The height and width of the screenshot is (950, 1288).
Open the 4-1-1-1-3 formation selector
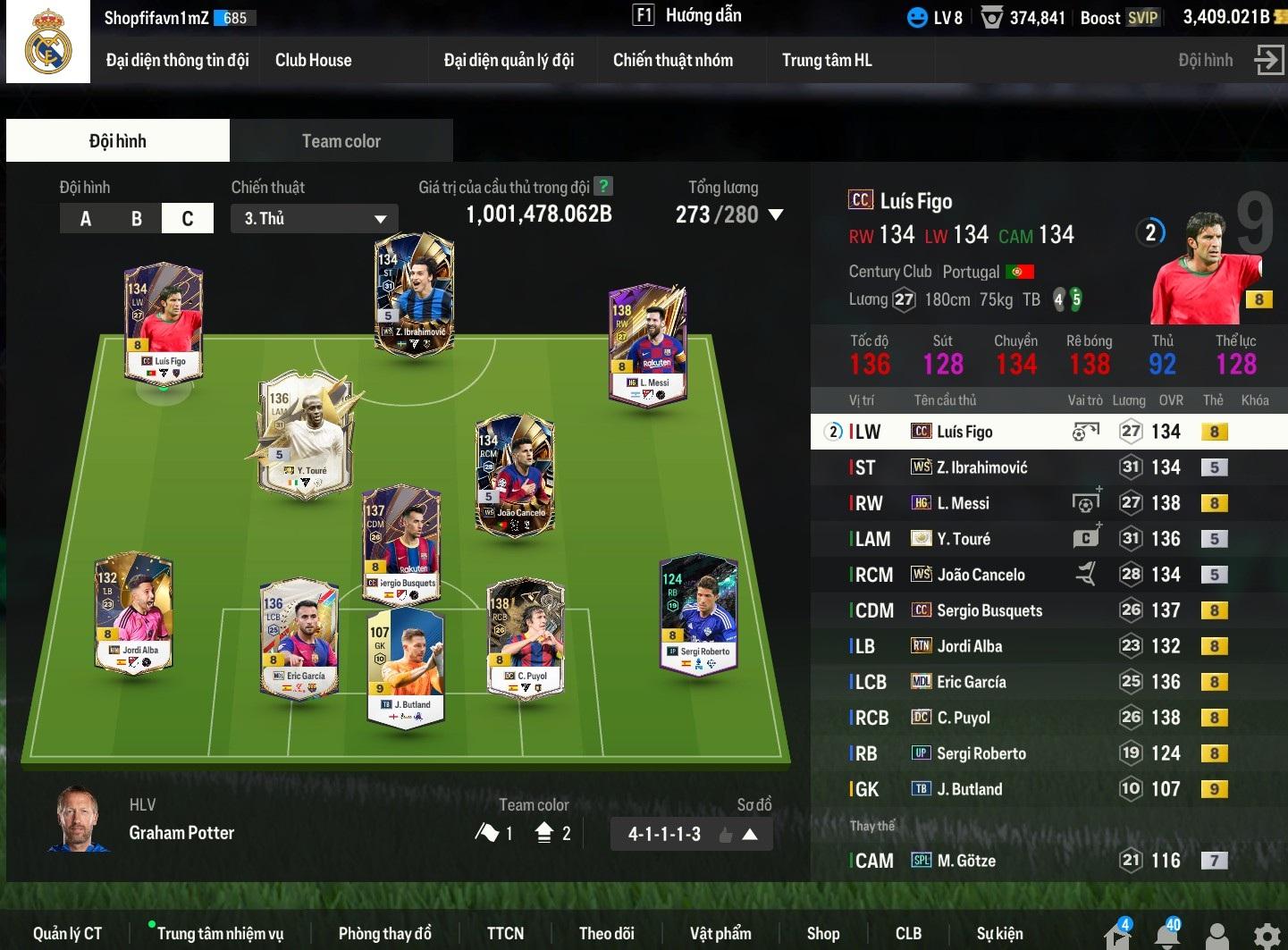pos(691,835)
